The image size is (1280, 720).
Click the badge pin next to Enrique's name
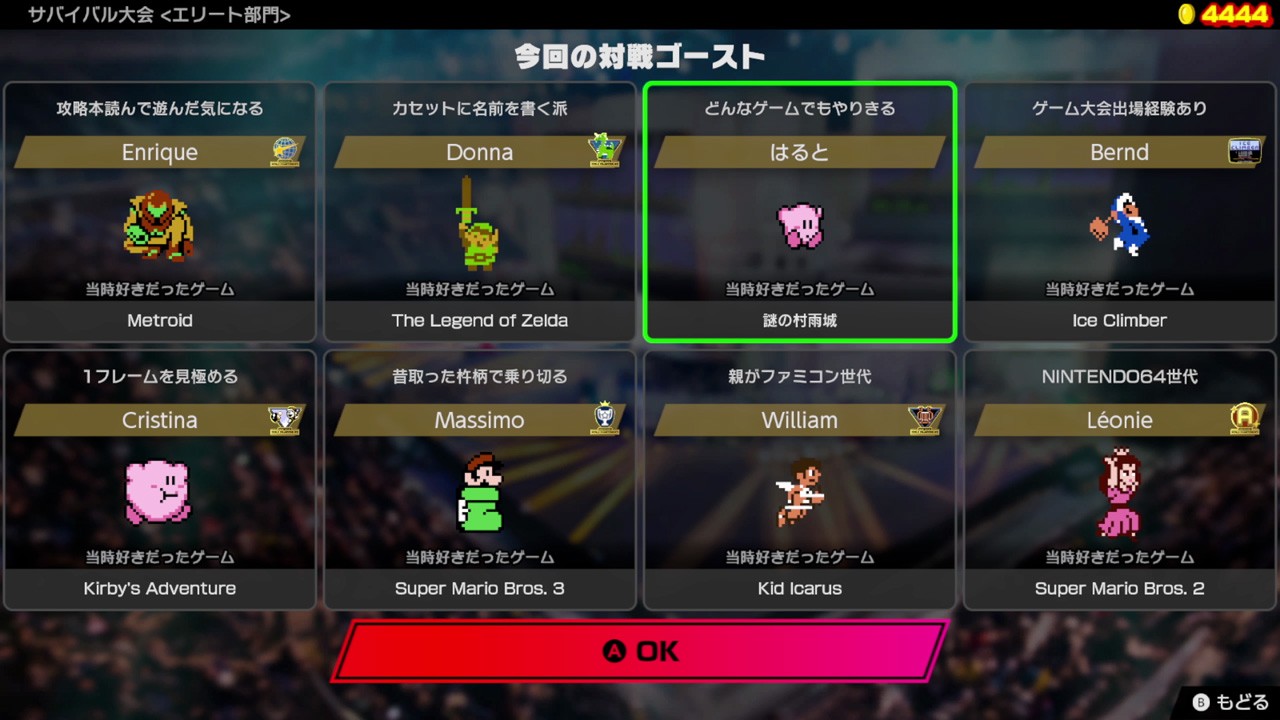point(285,152)
